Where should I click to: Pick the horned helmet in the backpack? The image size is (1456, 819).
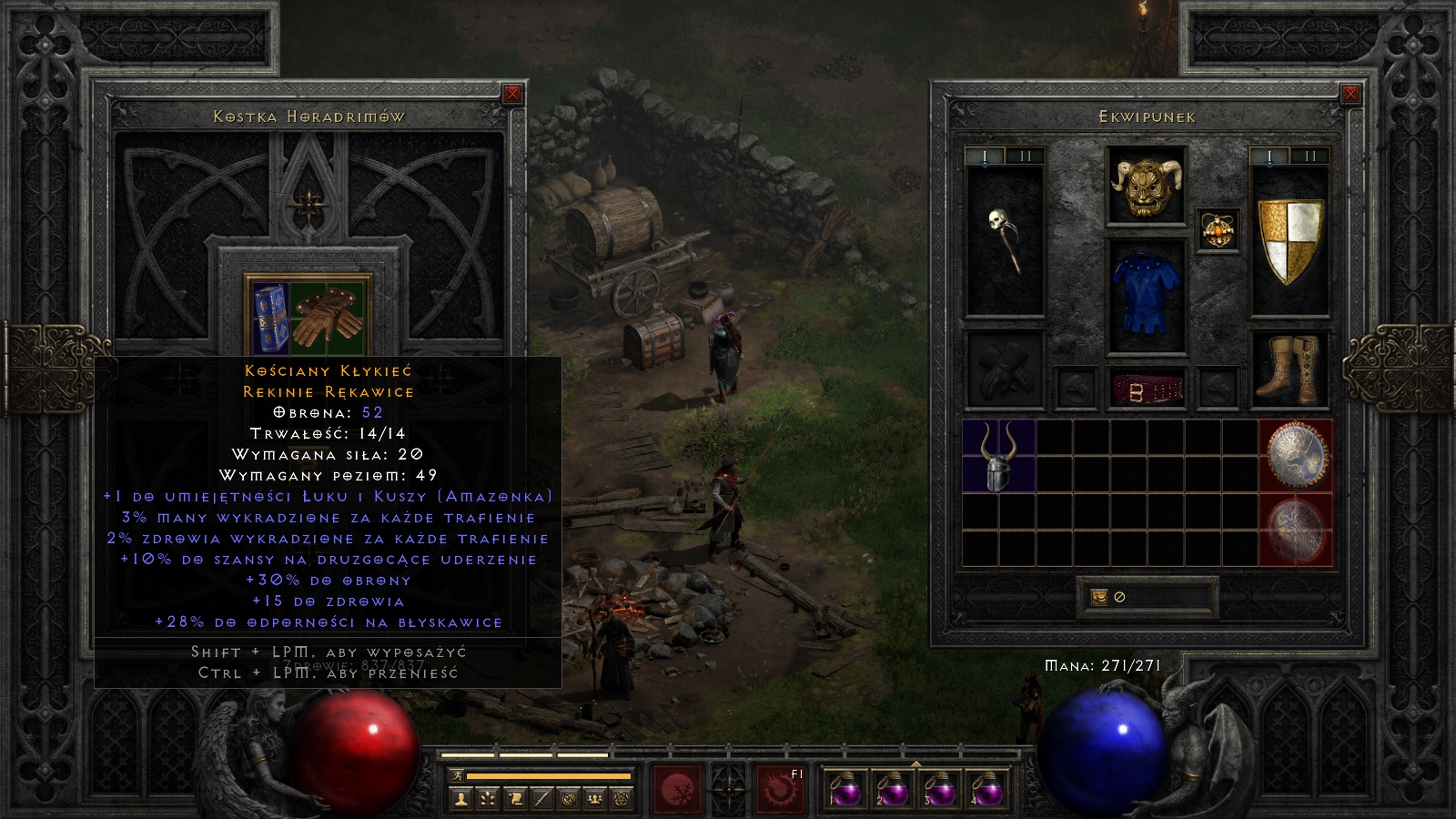pos(998,455)
